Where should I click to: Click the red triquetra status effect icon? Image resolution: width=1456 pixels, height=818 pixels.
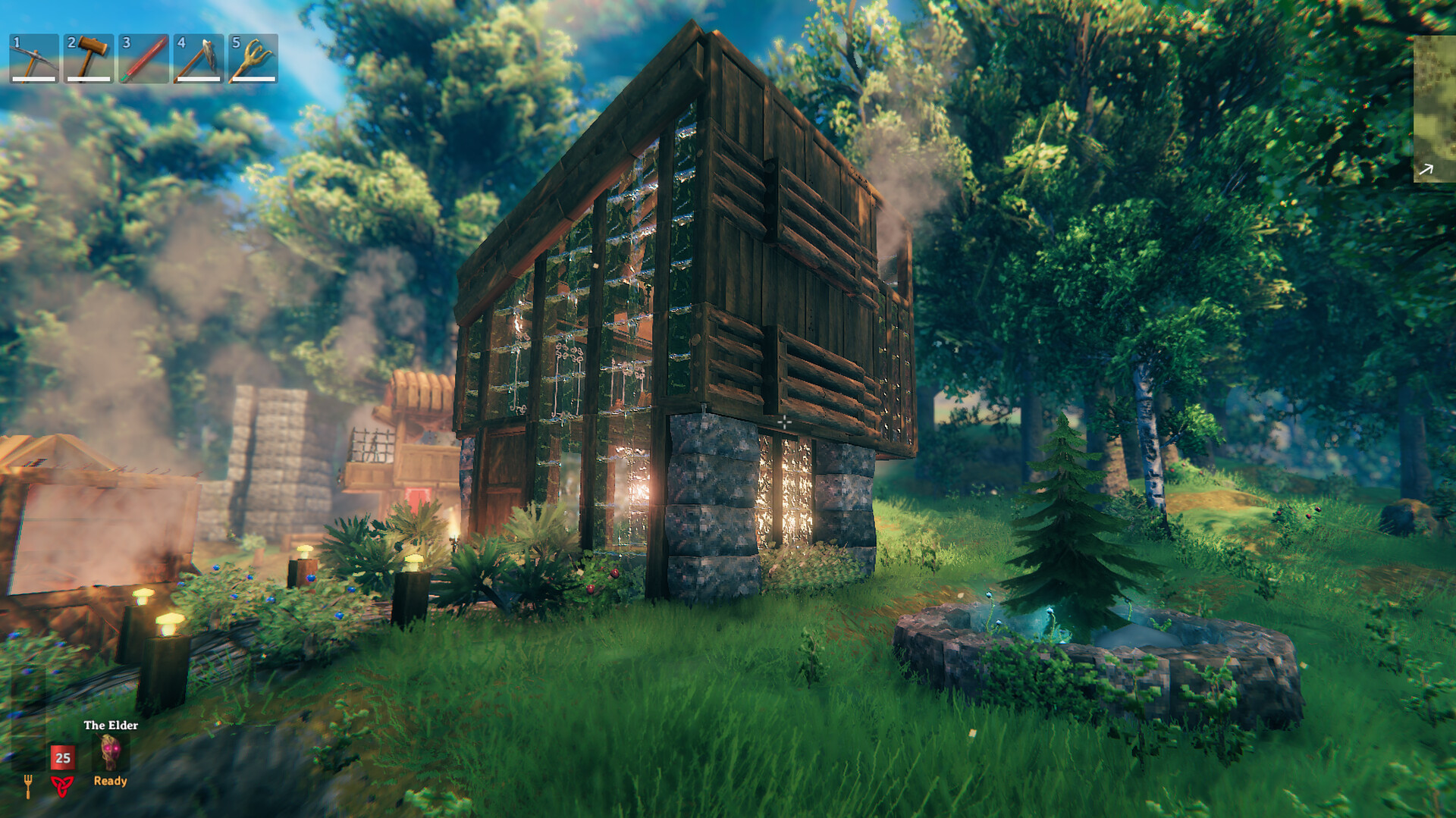pyautogui.click(x=64, y=787)
